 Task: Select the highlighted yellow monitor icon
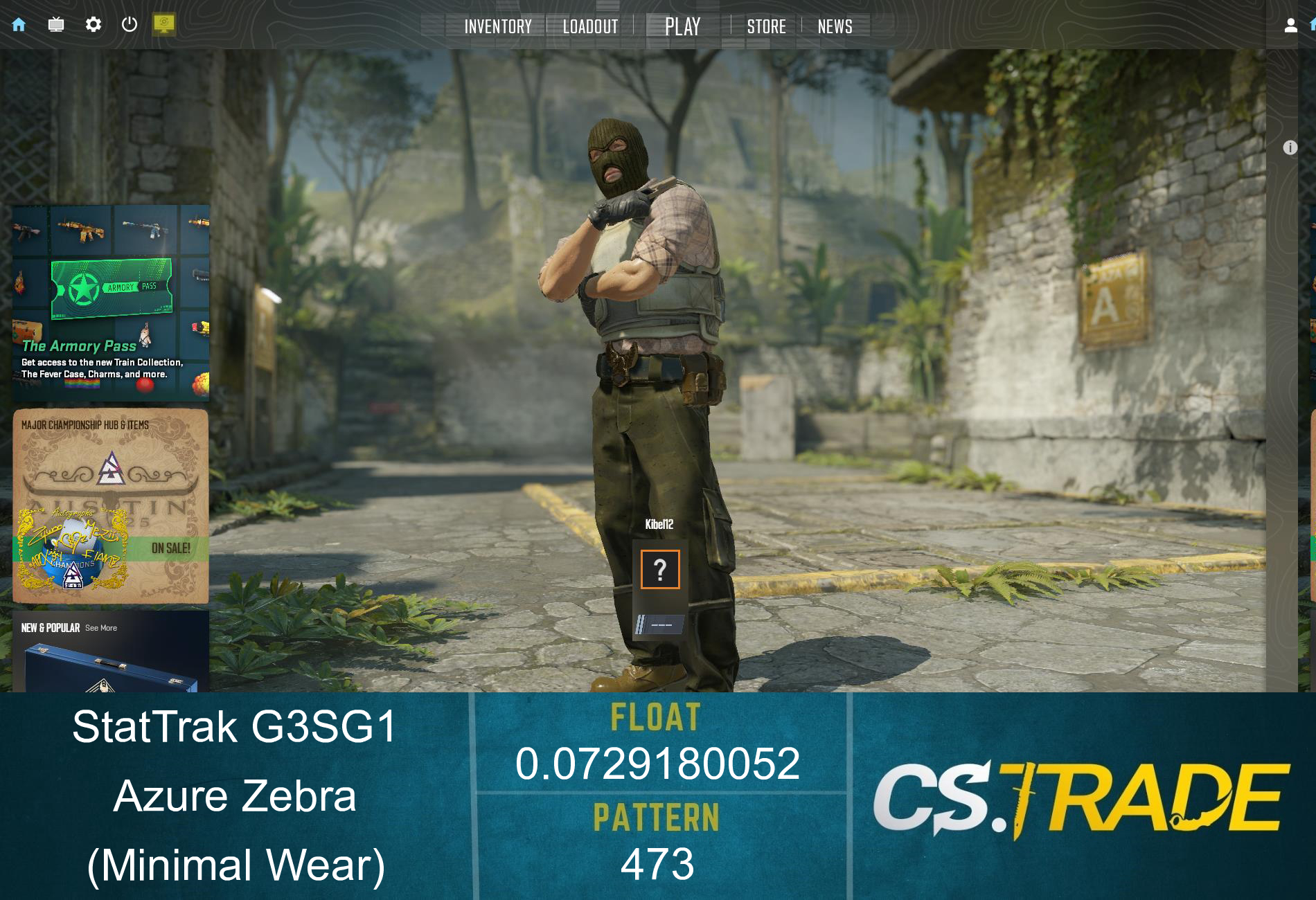163,24
